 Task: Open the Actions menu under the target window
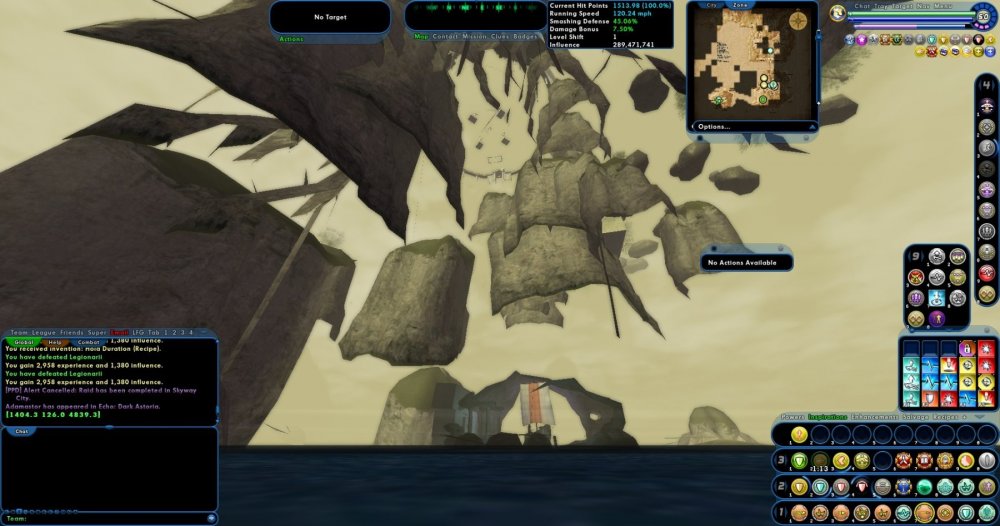(x=291, y=39)
